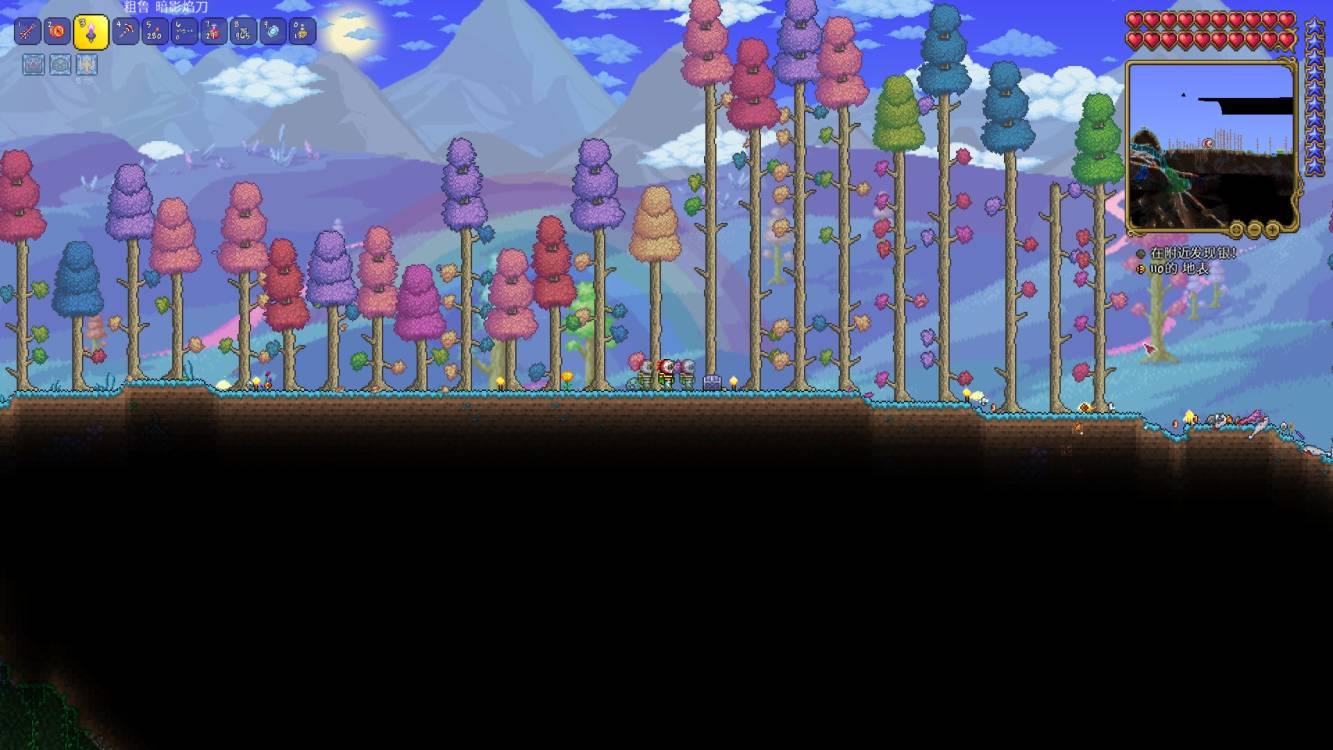Select the red sword in hotbar slot 1

point(27,32)
